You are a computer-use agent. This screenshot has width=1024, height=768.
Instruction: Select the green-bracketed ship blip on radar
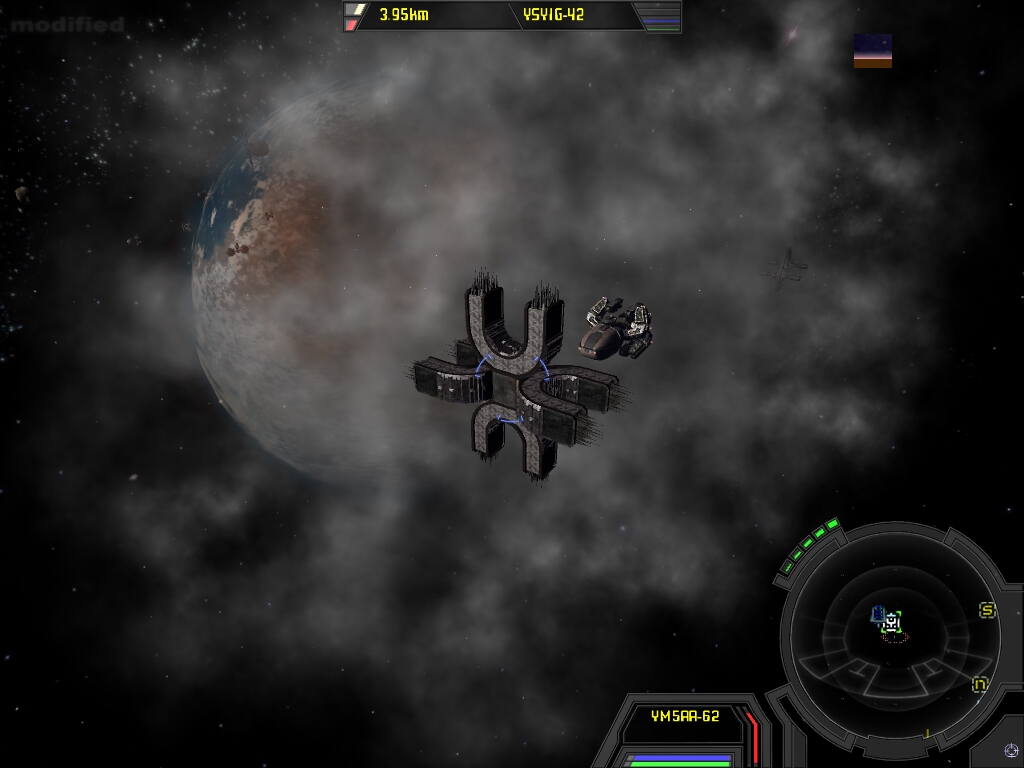(x=892, y=623)
